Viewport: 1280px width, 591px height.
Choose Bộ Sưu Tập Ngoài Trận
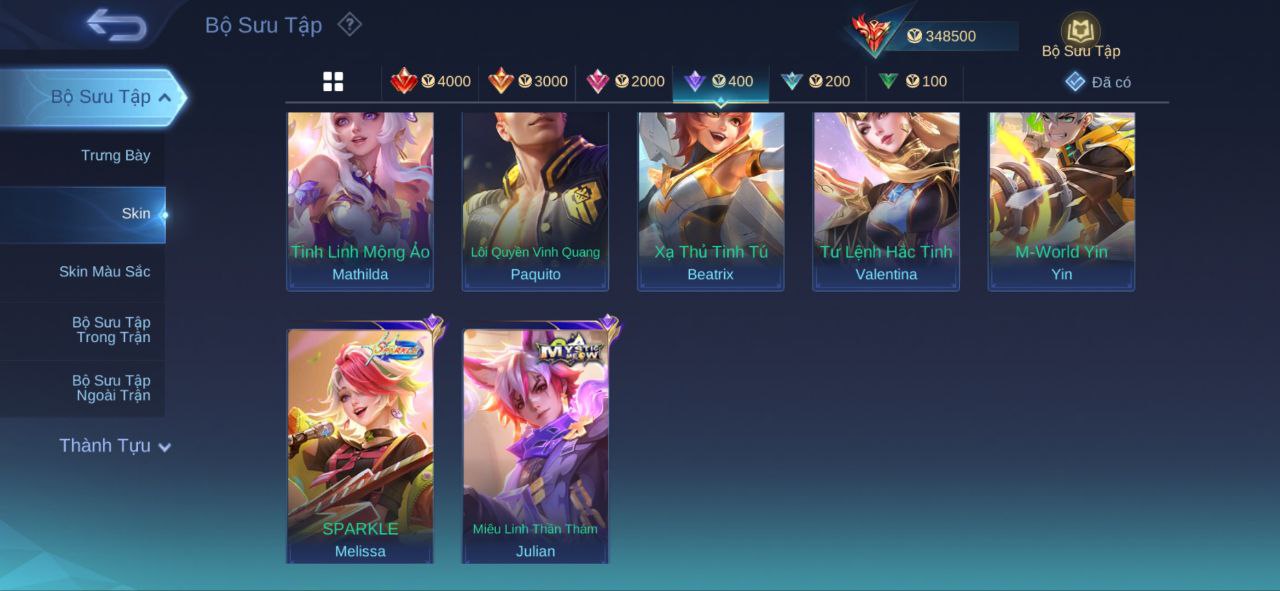point(111,387)
